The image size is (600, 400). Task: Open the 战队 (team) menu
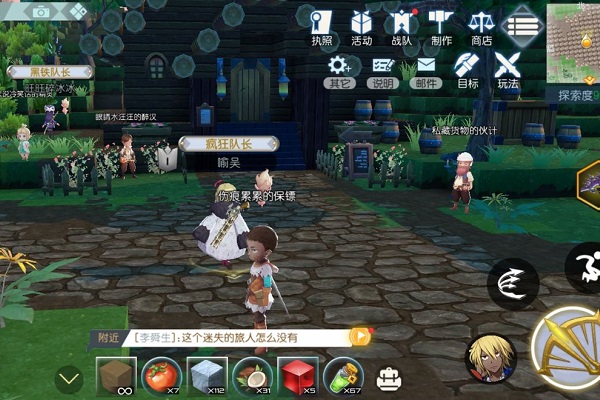click(401, 26)
